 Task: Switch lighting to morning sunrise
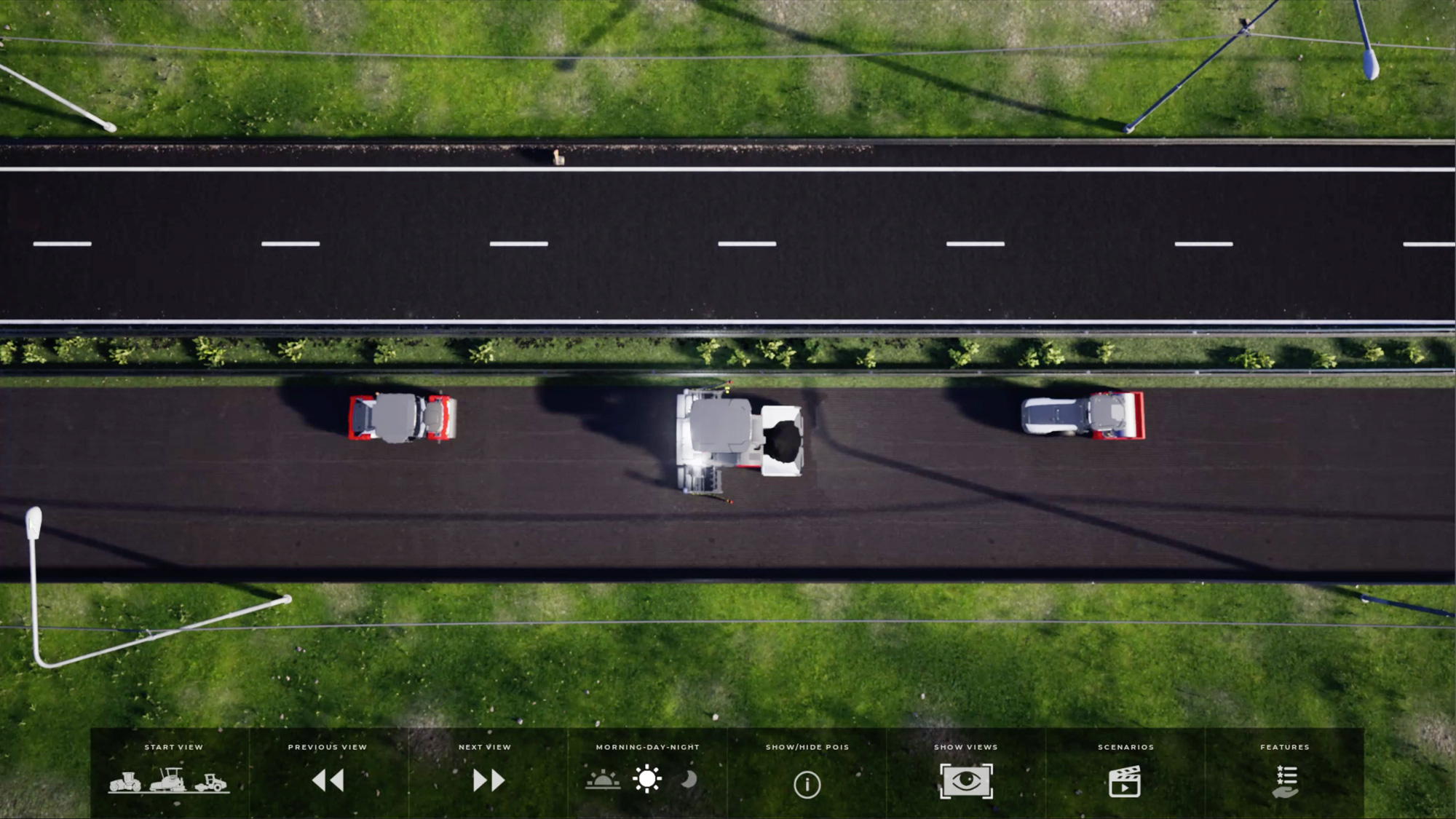(x=603, y=780)
